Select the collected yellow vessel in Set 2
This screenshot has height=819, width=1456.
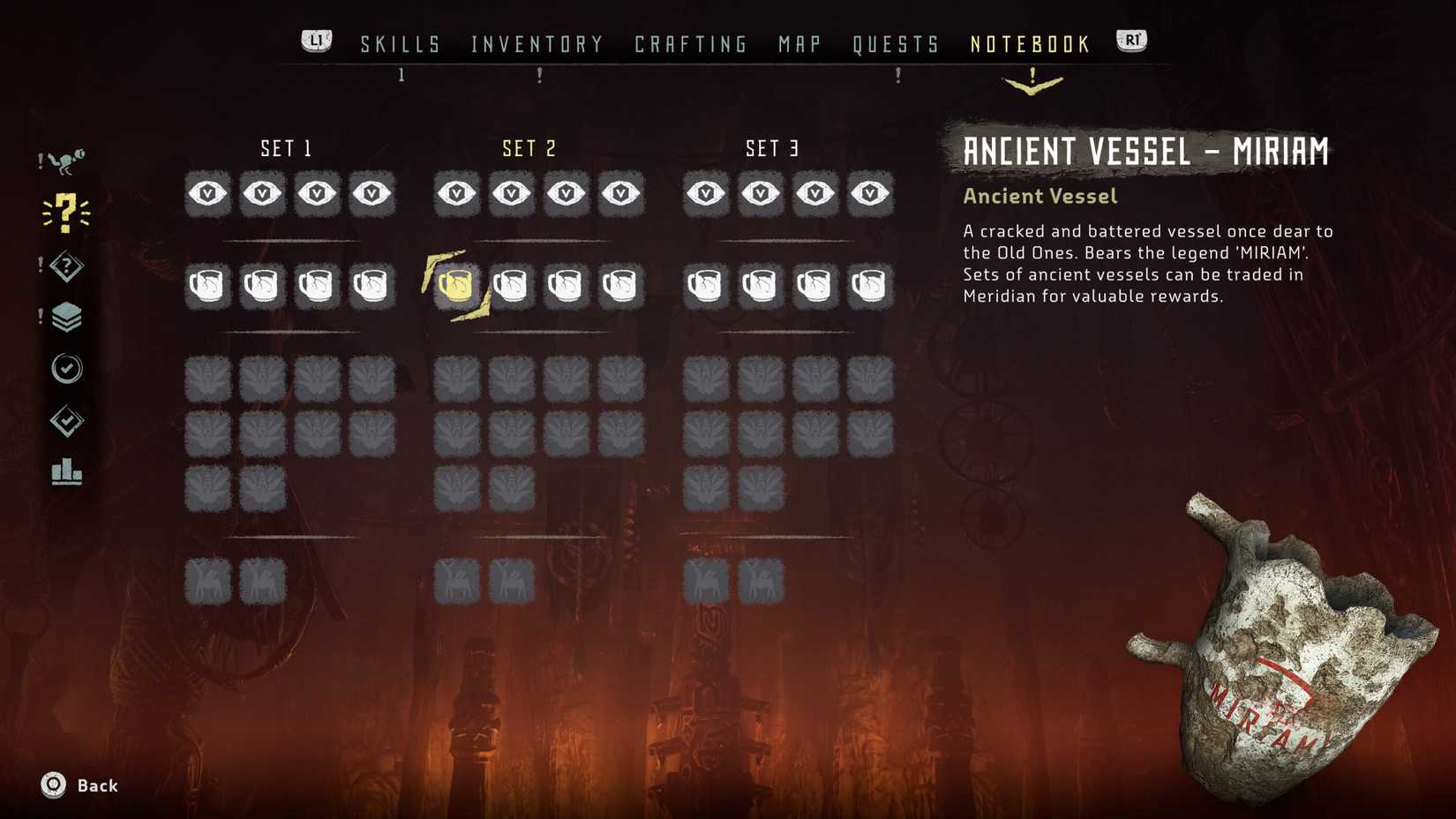pos(456,284)
